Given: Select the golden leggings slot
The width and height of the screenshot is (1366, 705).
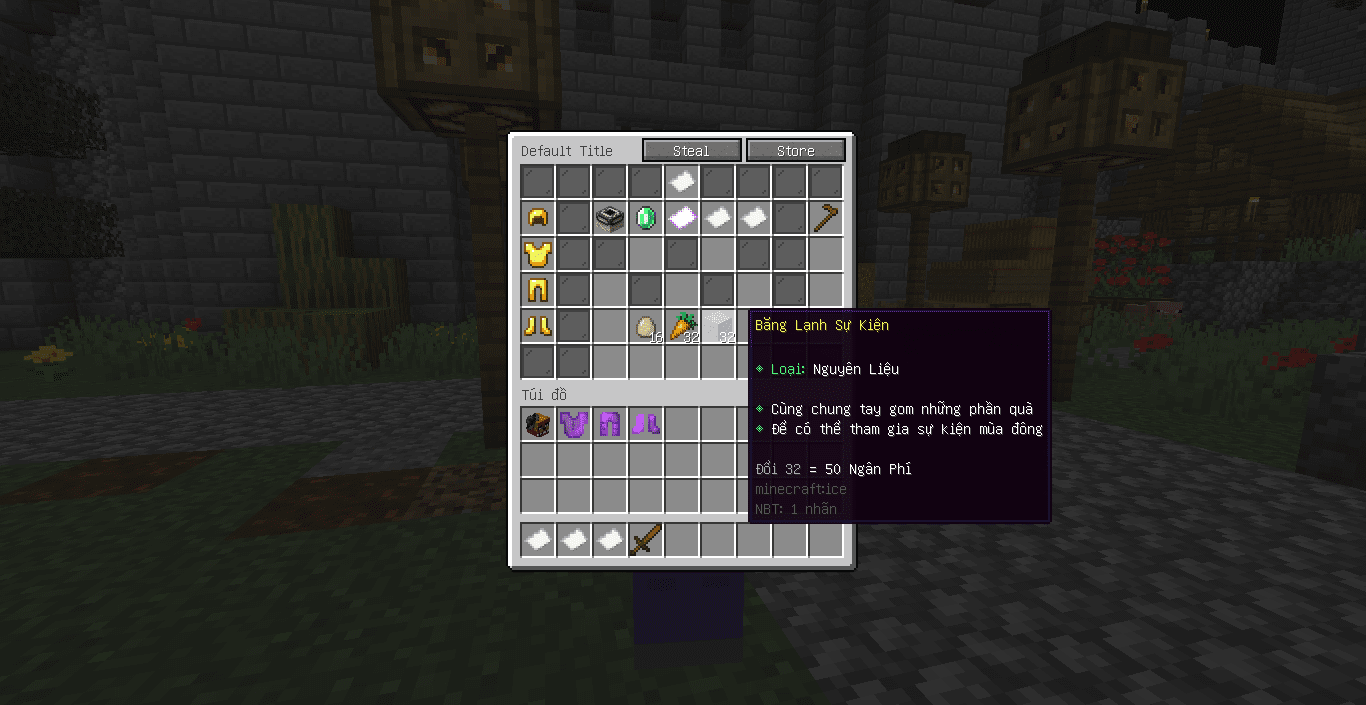Looking at the screenshot, I should point(538,290).
